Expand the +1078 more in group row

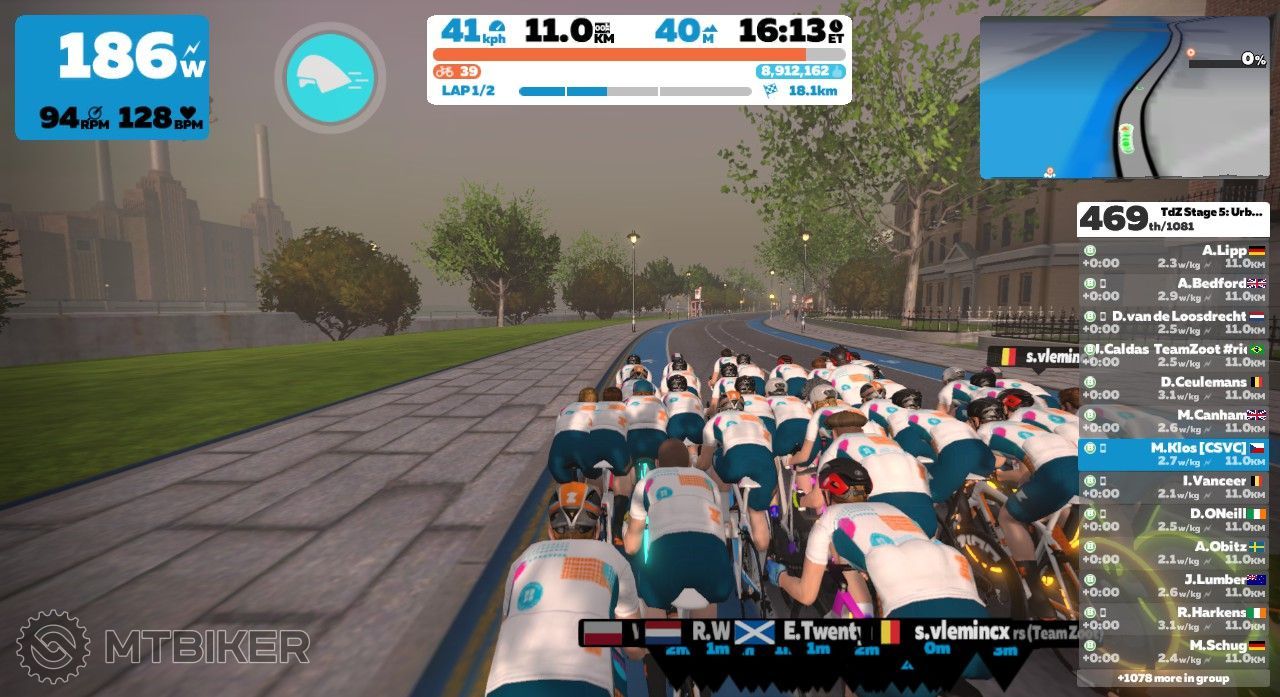(x=1173, y=678)
